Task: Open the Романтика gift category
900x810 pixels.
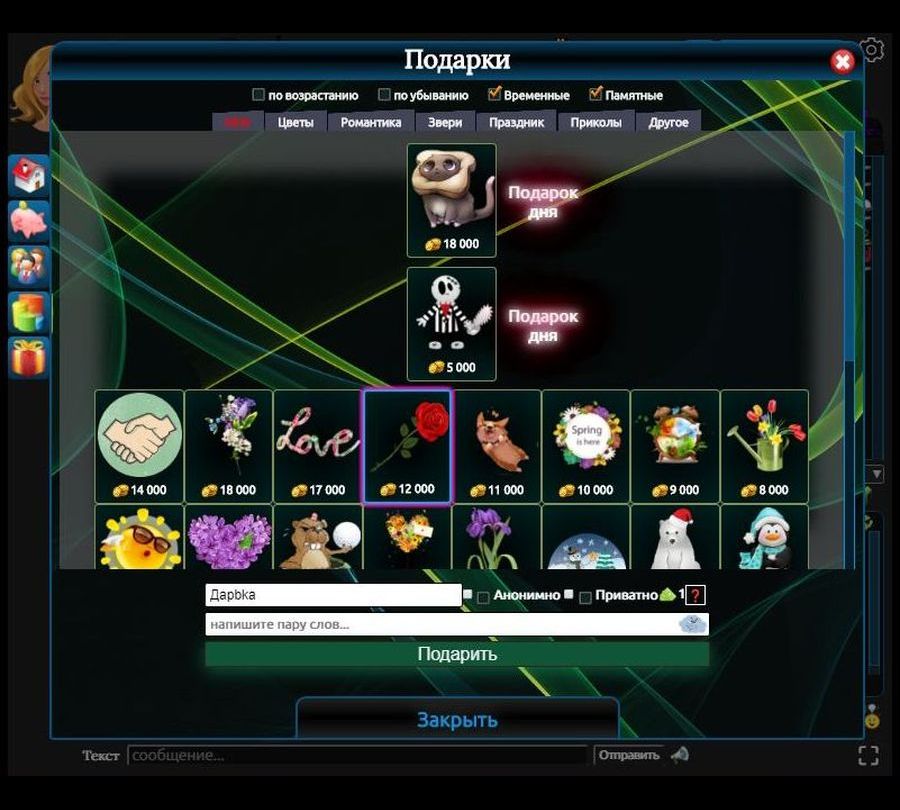Action: [371, 122]
